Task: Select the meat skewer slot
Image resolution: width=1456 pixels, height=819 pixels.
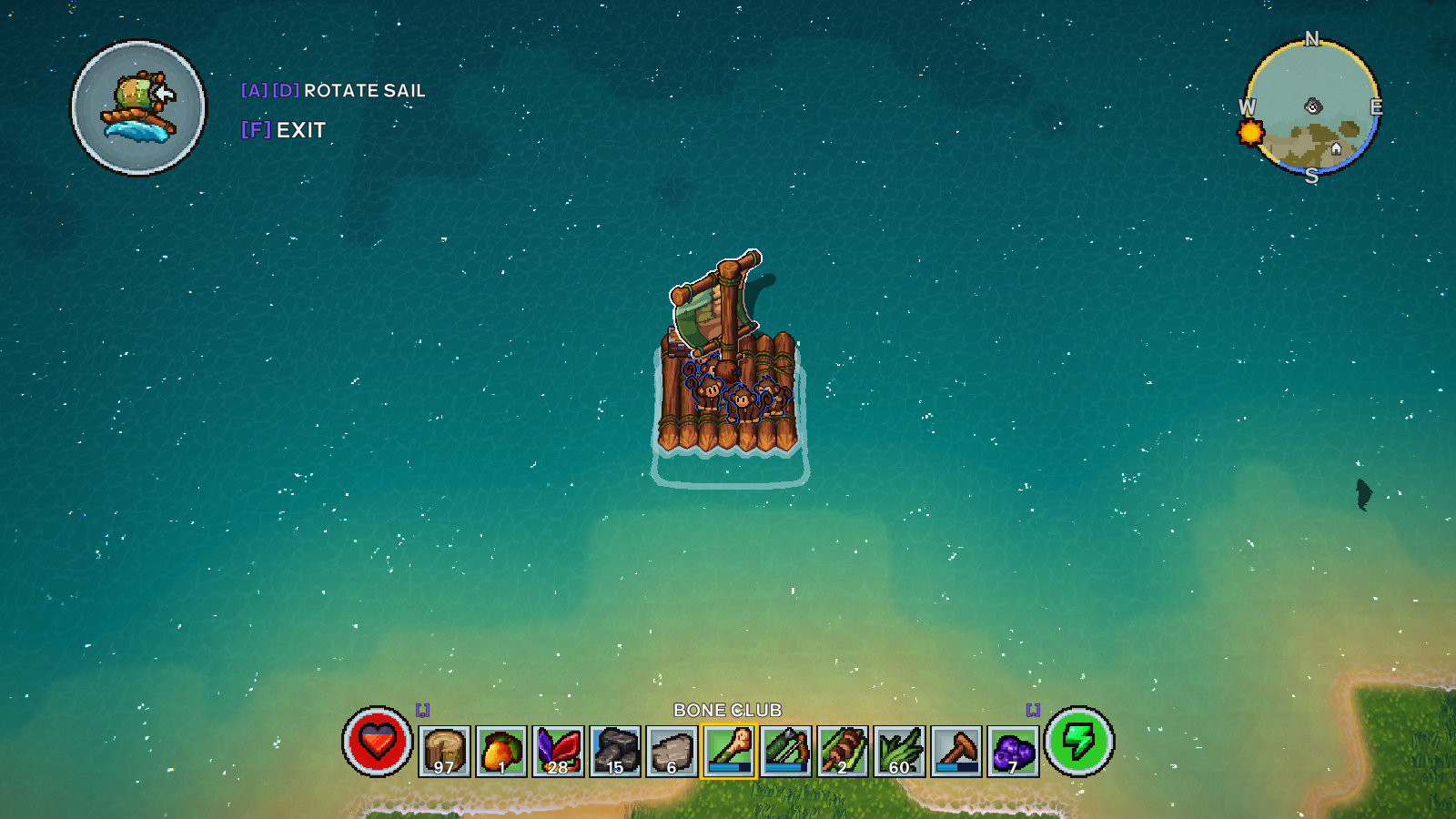Action: pyautogui.click(x=843, y=752)
